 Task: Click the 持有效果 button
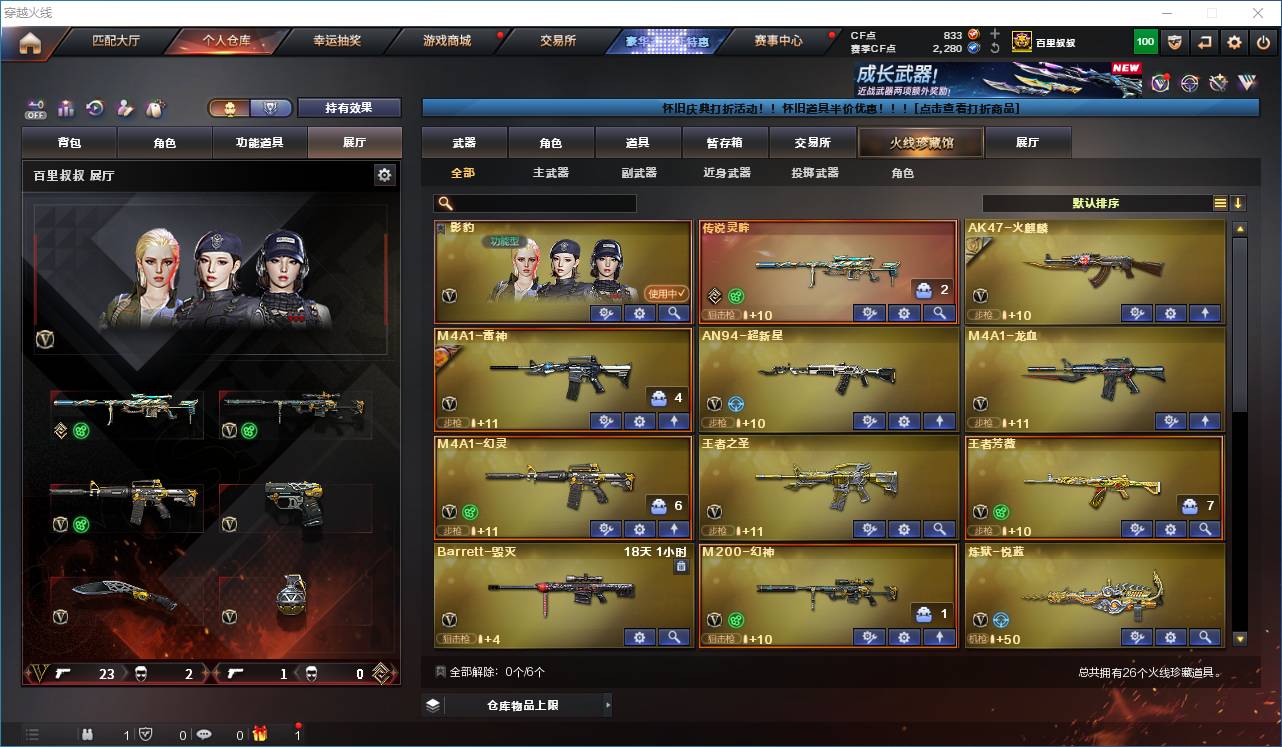tap(349, 107)
